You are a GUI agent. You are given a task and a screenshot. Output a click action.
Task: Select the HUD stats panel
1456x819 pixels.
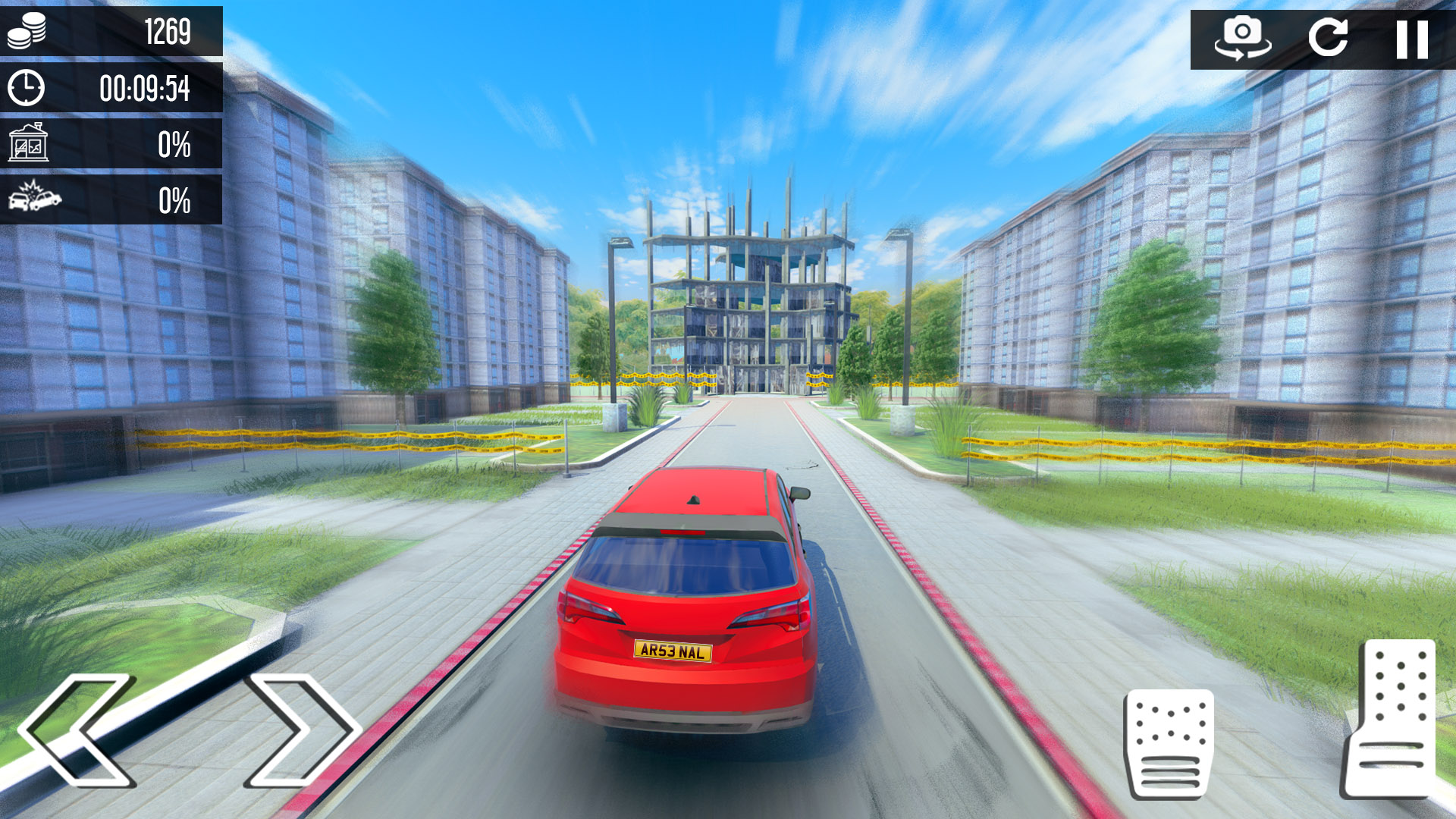(x=112, y=114)
